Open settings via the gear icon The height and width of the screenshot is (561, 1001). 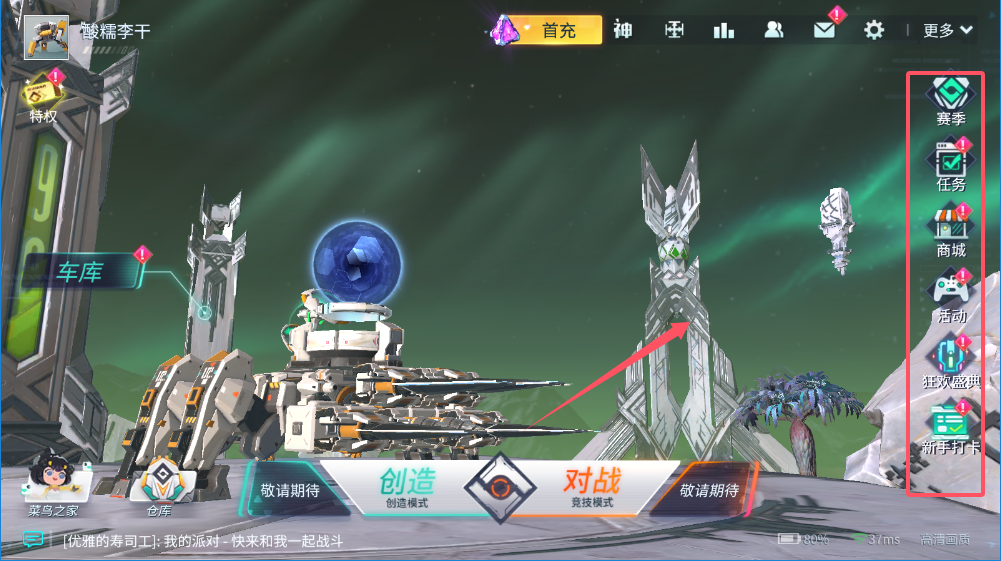click(x=874, y=30)
